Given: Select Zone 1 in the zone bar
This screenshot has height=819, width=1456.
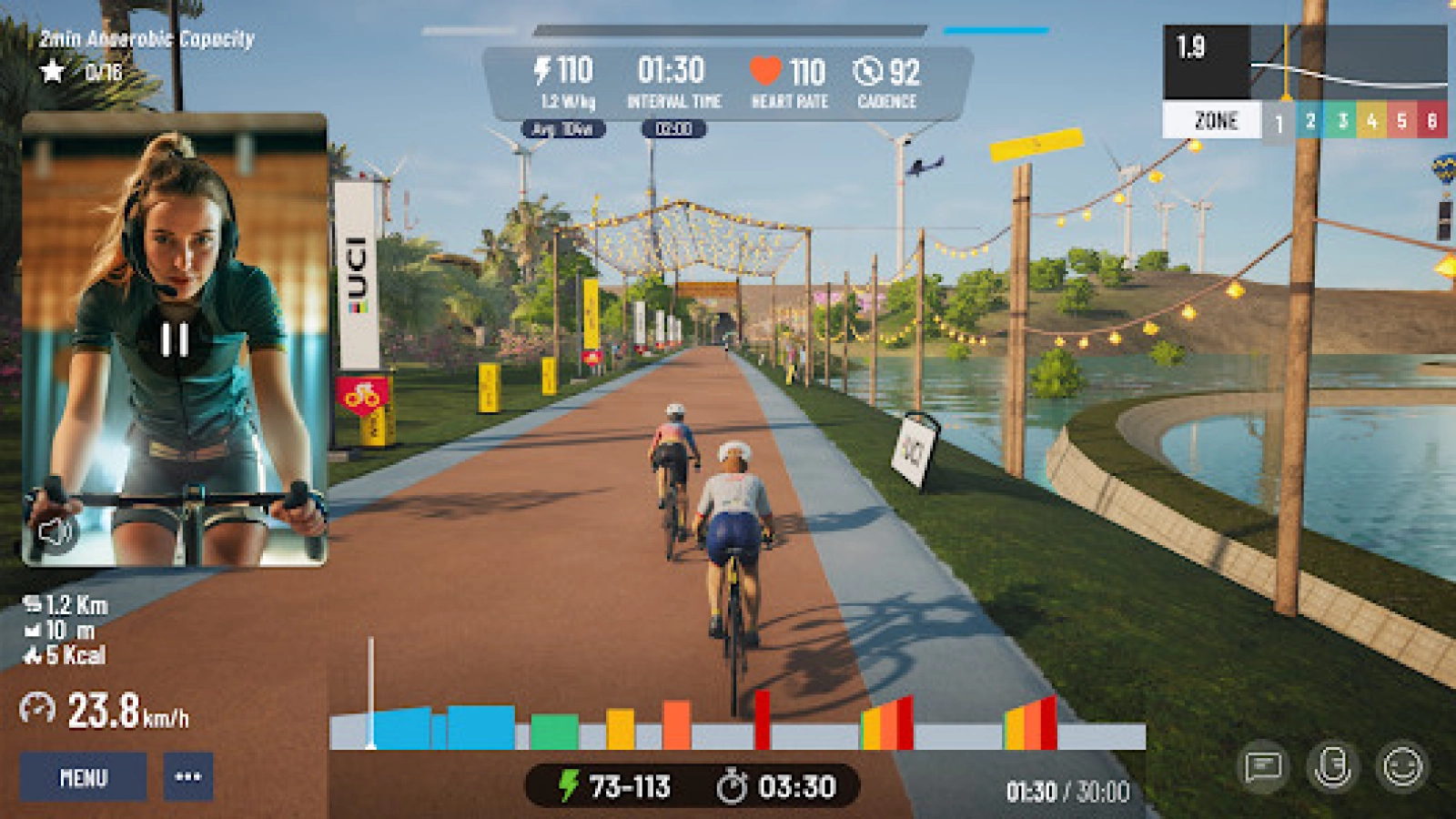Looking at the screenshot, I should pos(1279,118).
